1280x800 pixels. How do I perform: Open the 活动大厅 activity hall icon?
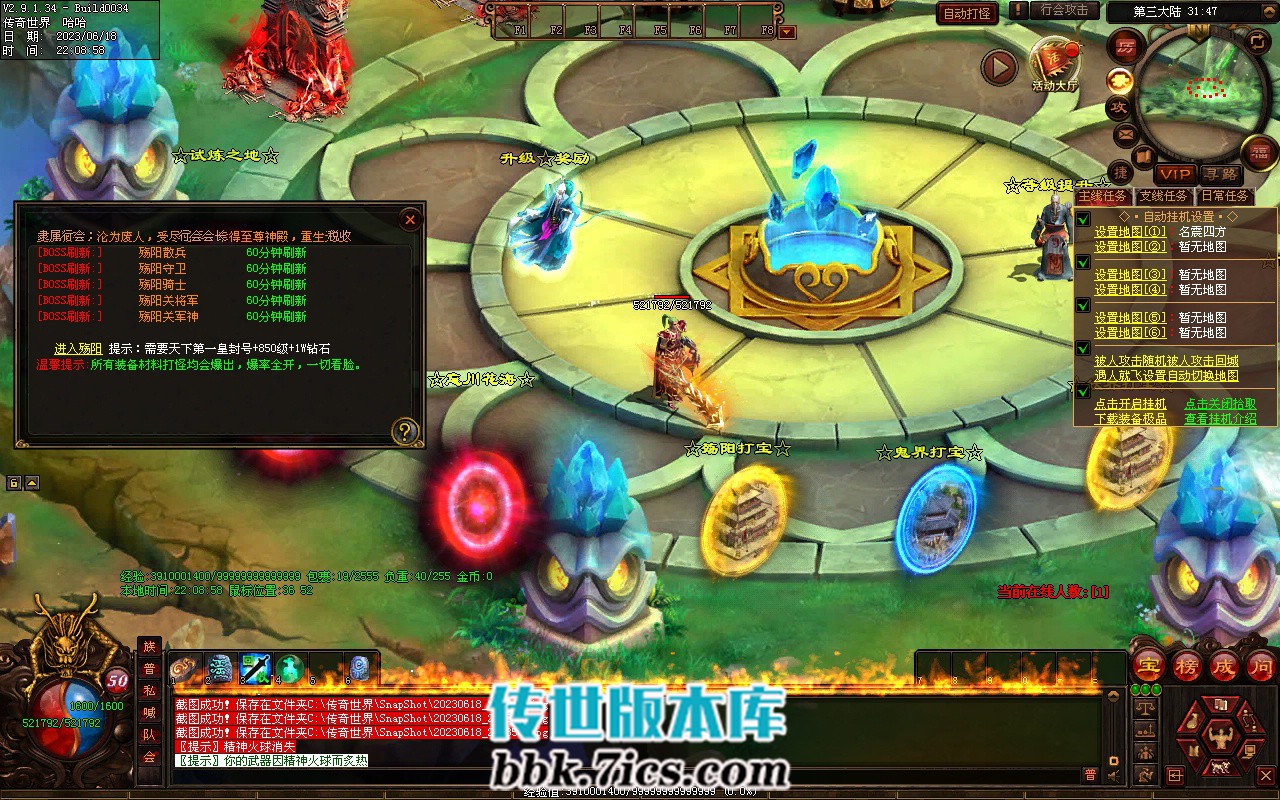1055,63
